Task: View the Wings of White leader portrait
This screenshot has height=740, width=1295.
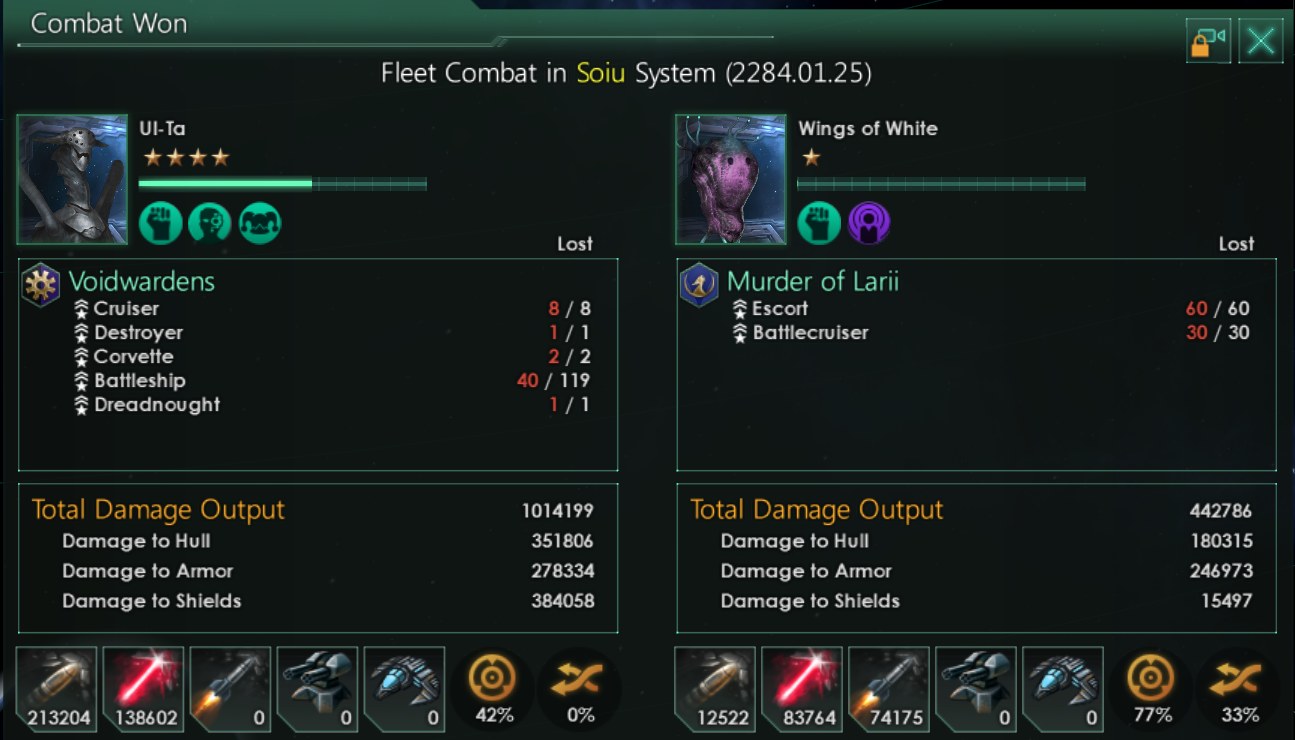Action: [730, 180]
